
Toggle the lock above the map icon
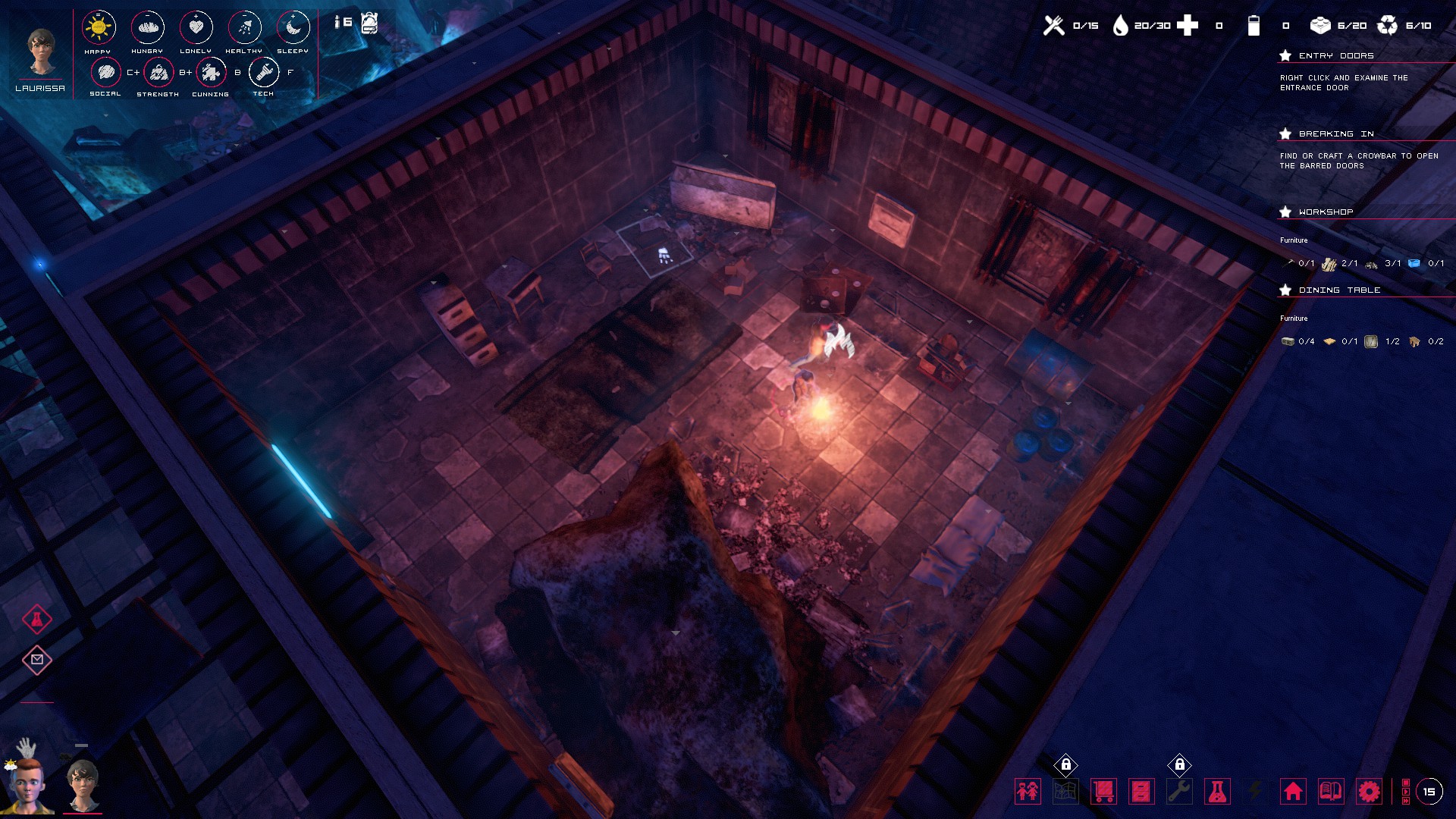[x=1067, y=764]
